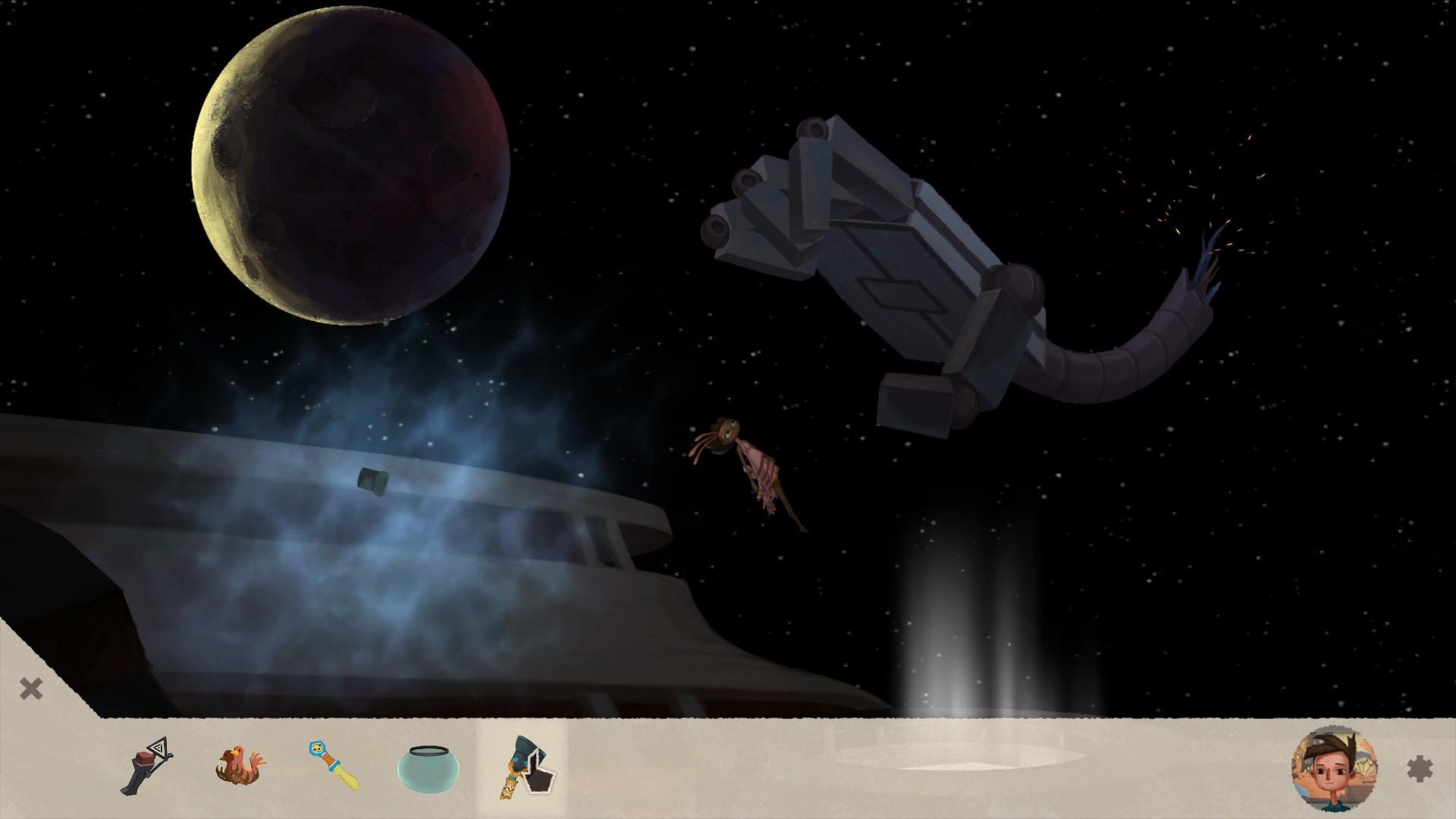Open settings with the gear icon
1456x819 pixels.
(x=1420, y=769)
